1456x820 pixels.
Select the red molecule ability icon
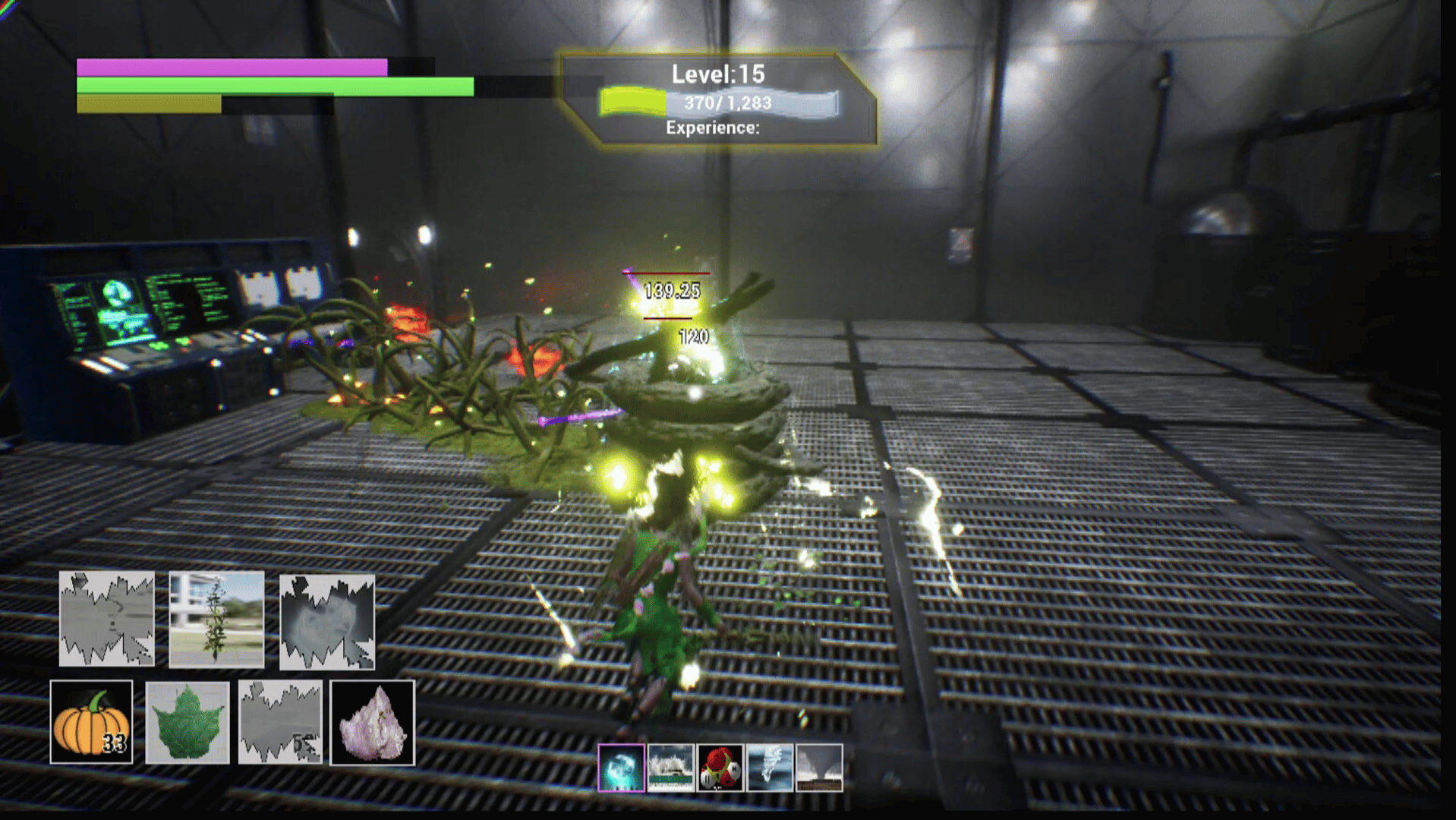720,768
